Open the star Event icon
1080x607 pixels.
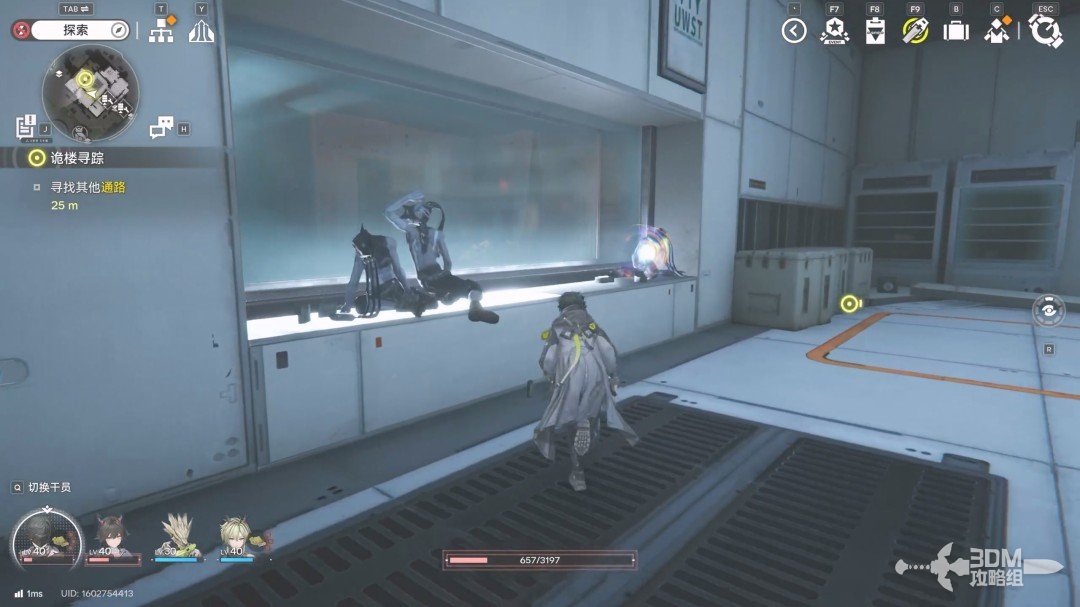coord(833,31)
